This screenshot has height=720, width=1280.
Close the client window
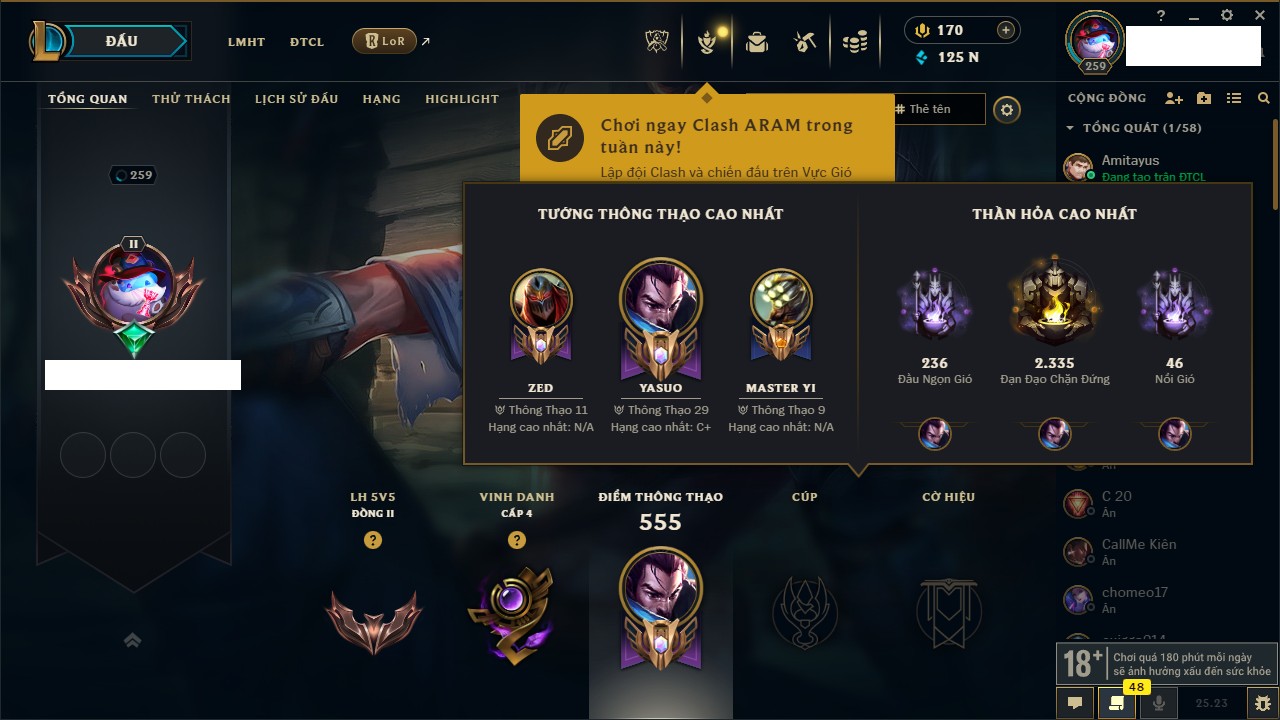pos(1255,15)
